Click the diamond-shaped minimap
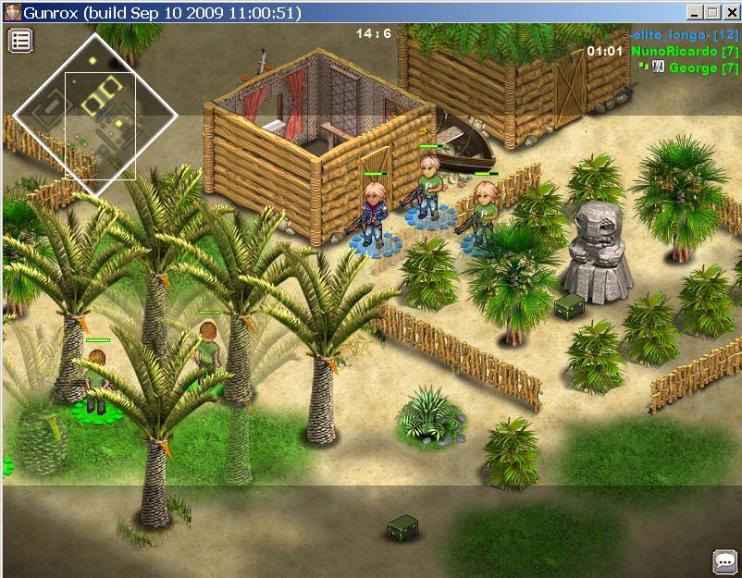742x578 pixels. tap(96, 115)
